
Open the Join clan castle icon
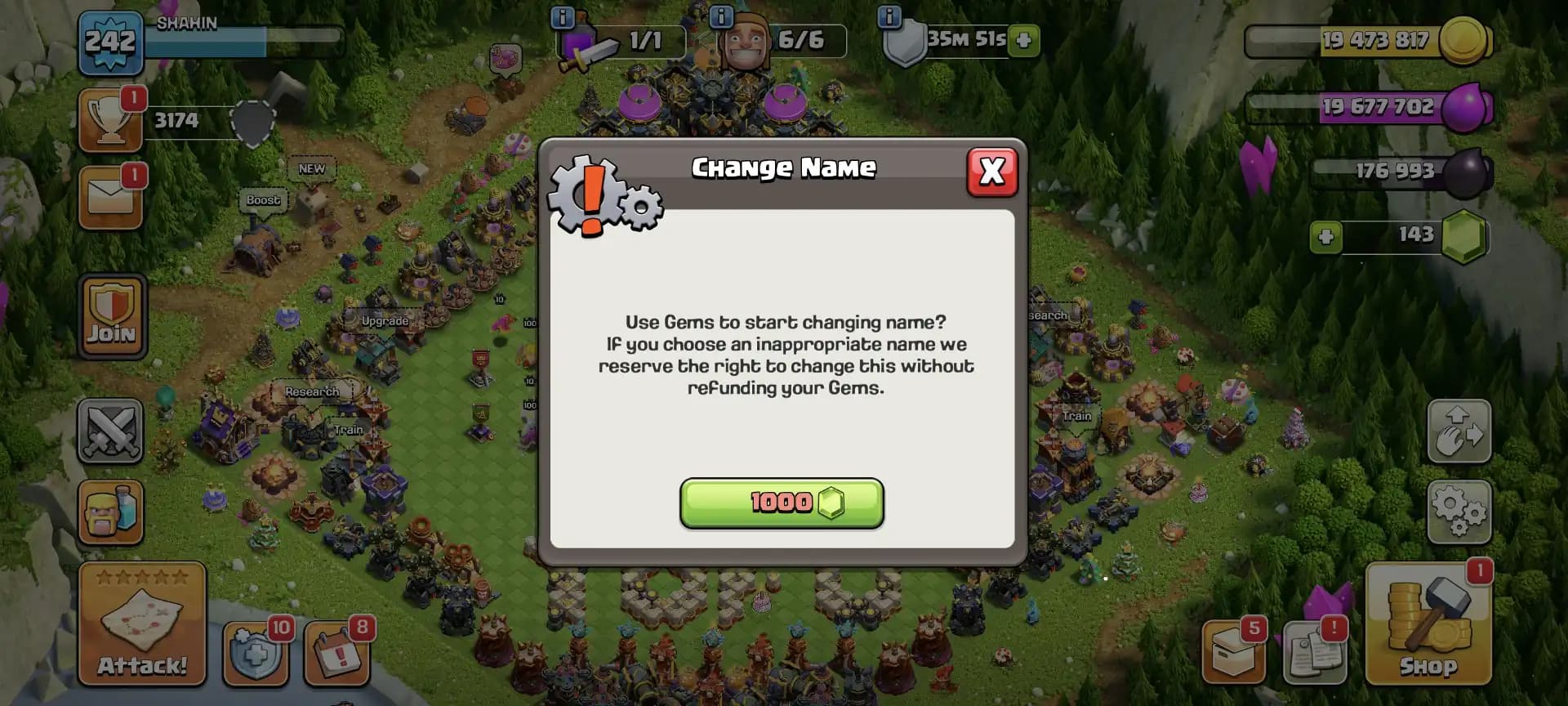[110, 317]
